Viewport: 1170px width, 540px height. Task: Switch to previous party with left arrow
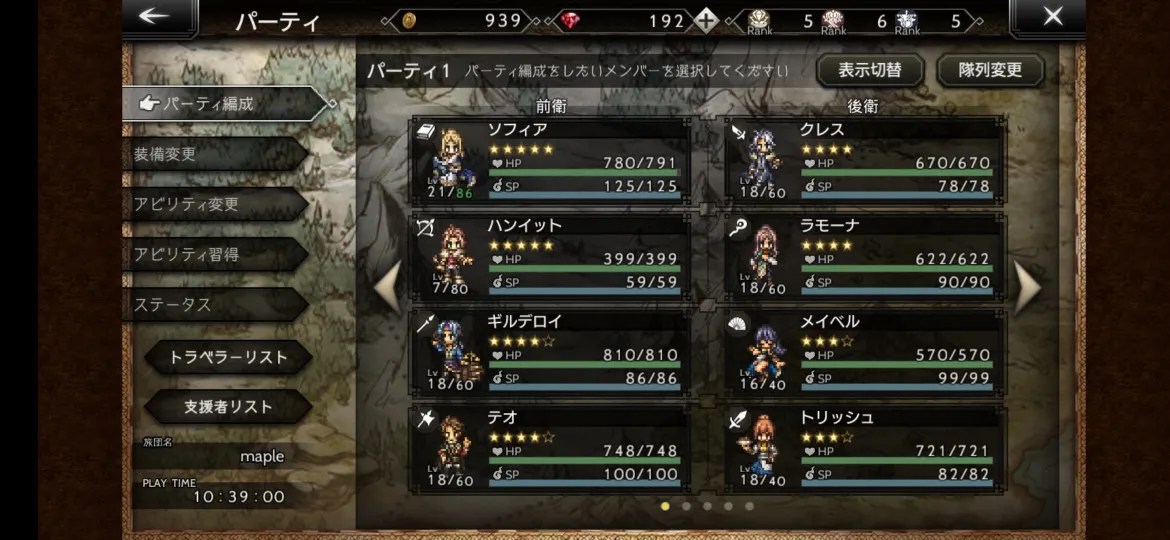(387, 287)
